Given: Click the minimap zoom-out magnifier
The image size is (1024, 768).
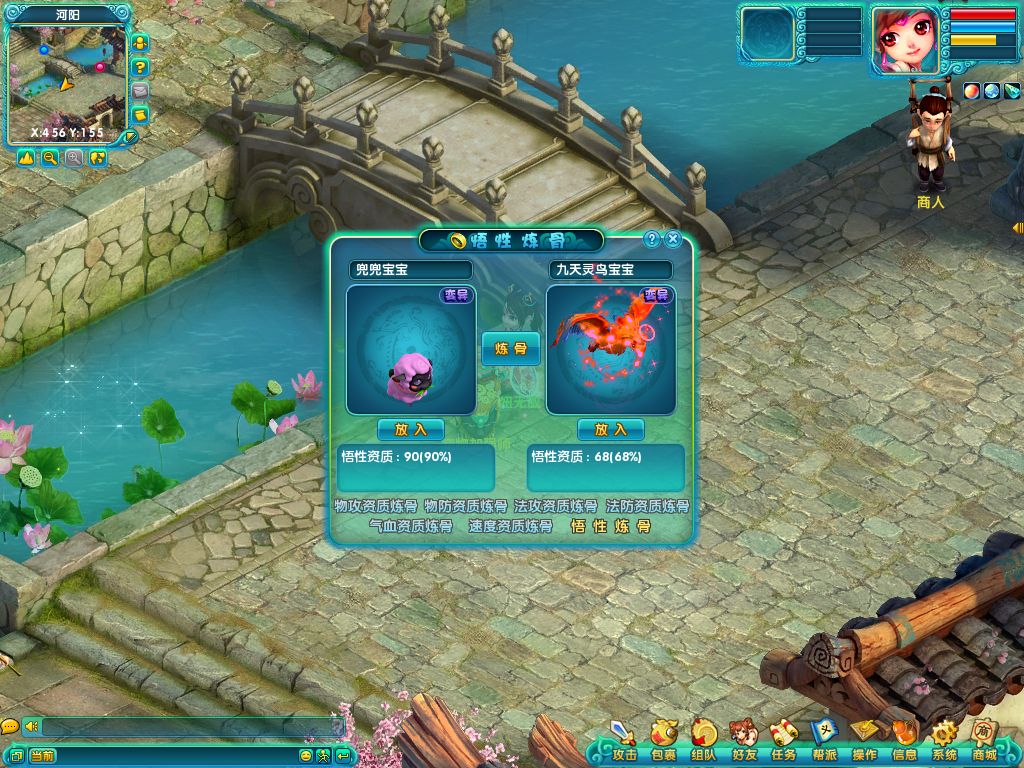Looking at the screenshot, I should coord(50,158).
